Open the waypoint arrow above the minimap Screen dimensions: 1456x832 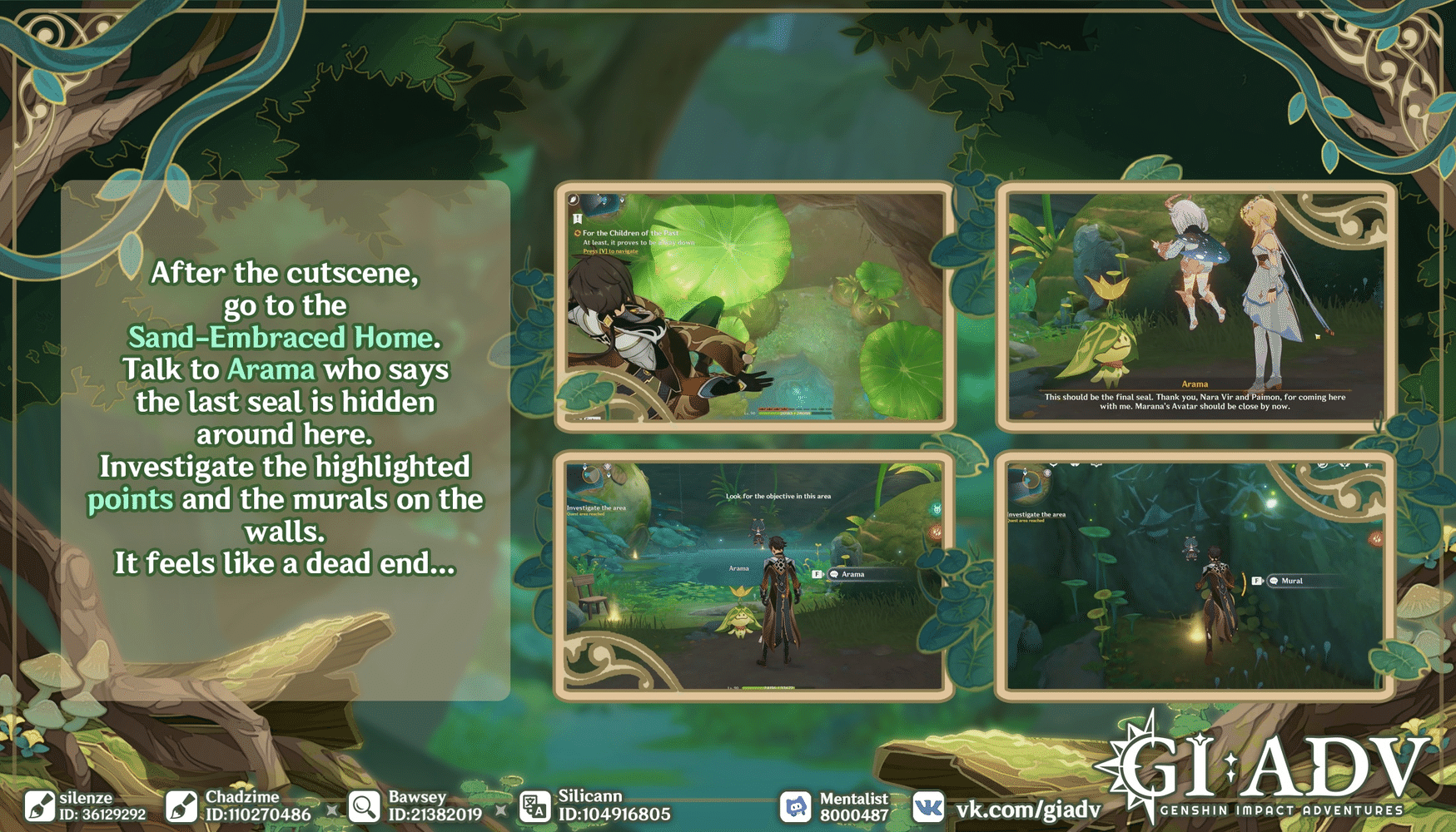coord(624,201)
